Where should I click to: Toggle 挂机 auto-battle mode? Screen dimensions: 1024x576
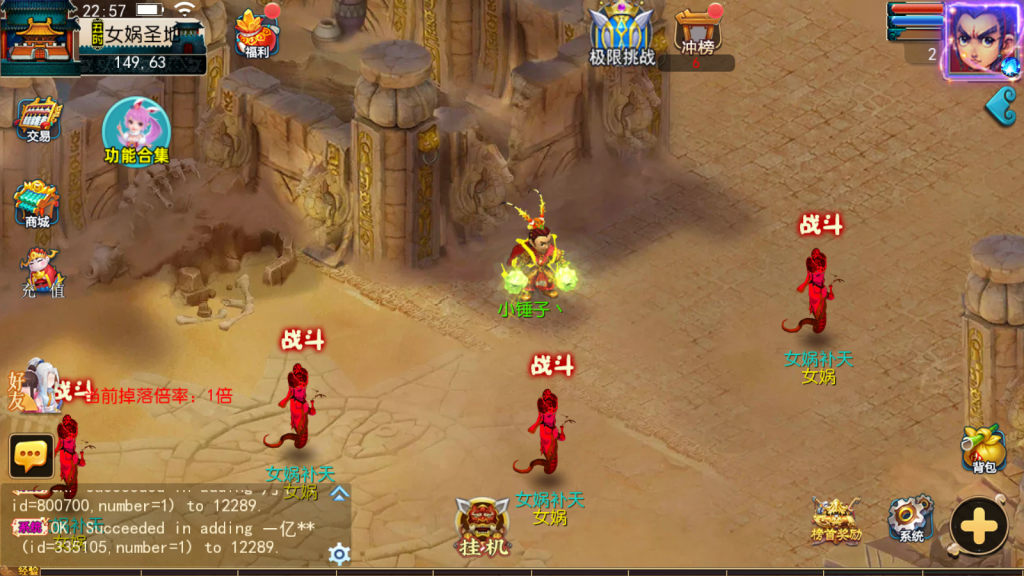click(x=484, y=527)
